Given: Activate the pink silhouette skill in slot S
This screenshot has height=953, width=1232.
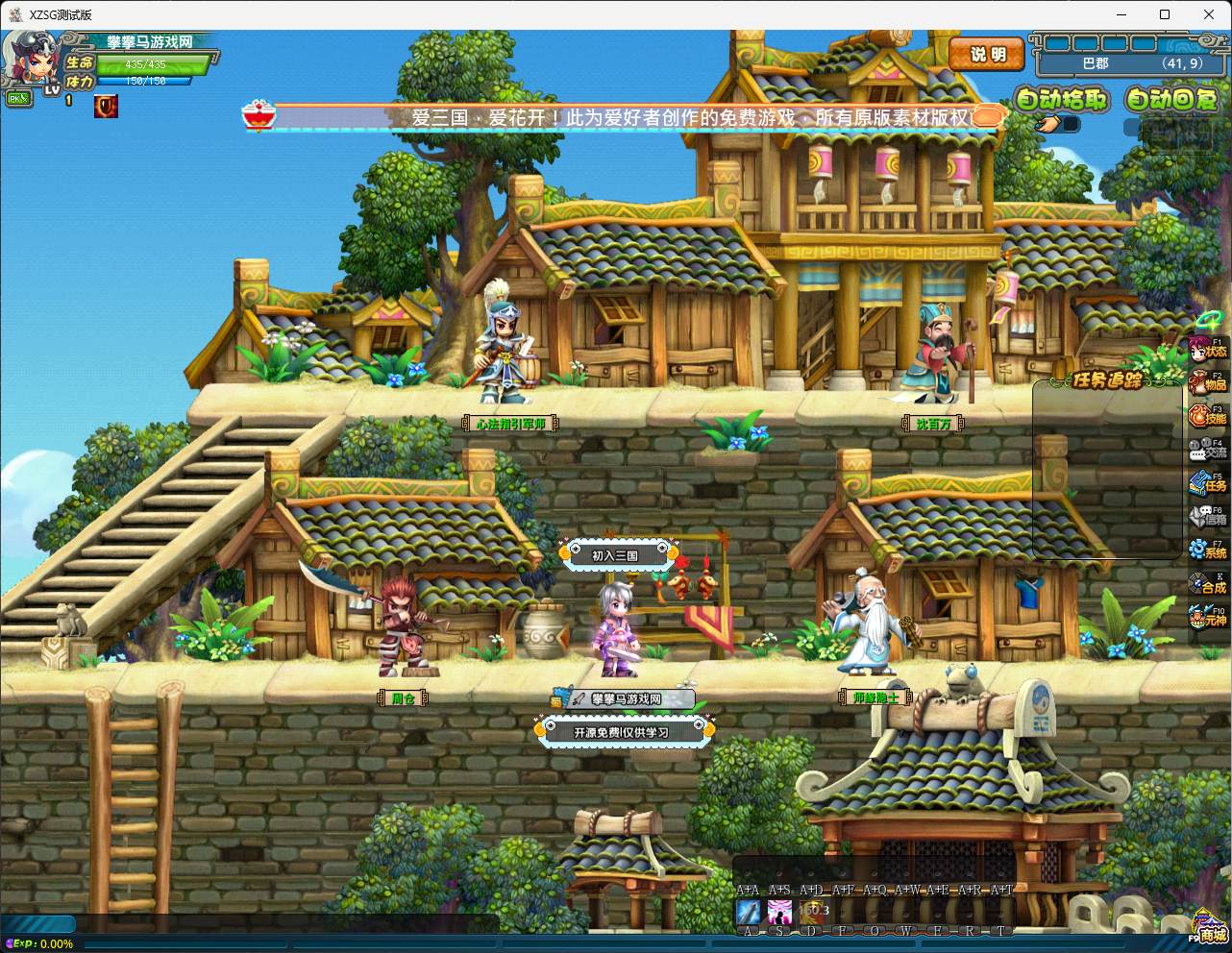Looking at the screenshot, I should (x=779, y=911).
